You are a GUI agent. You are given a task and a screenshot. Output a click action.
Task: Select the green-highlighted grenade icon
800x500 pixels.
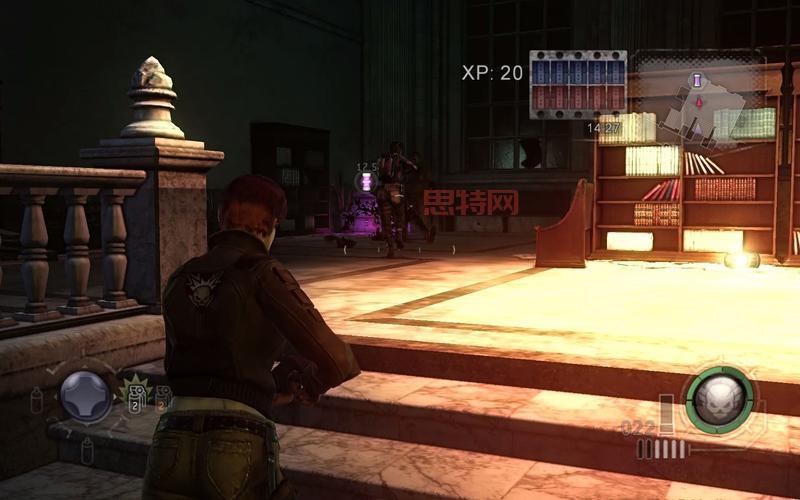[x=135, y=393]
